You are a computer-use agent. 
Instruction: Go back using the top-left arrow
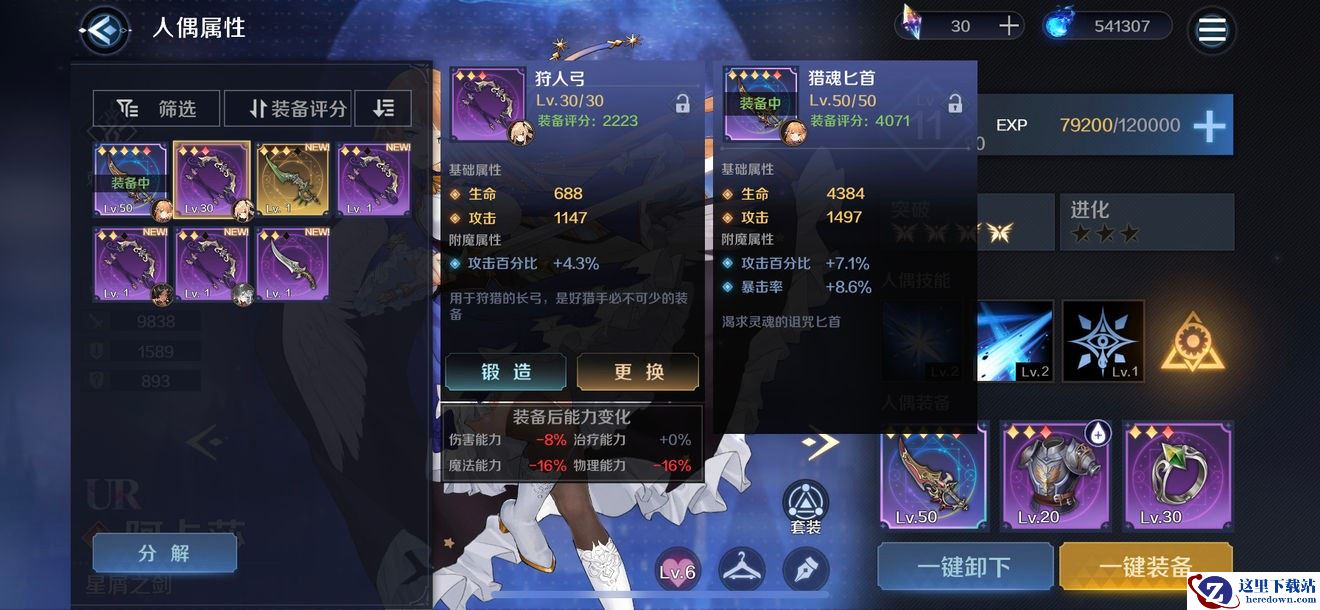point(103,29)
